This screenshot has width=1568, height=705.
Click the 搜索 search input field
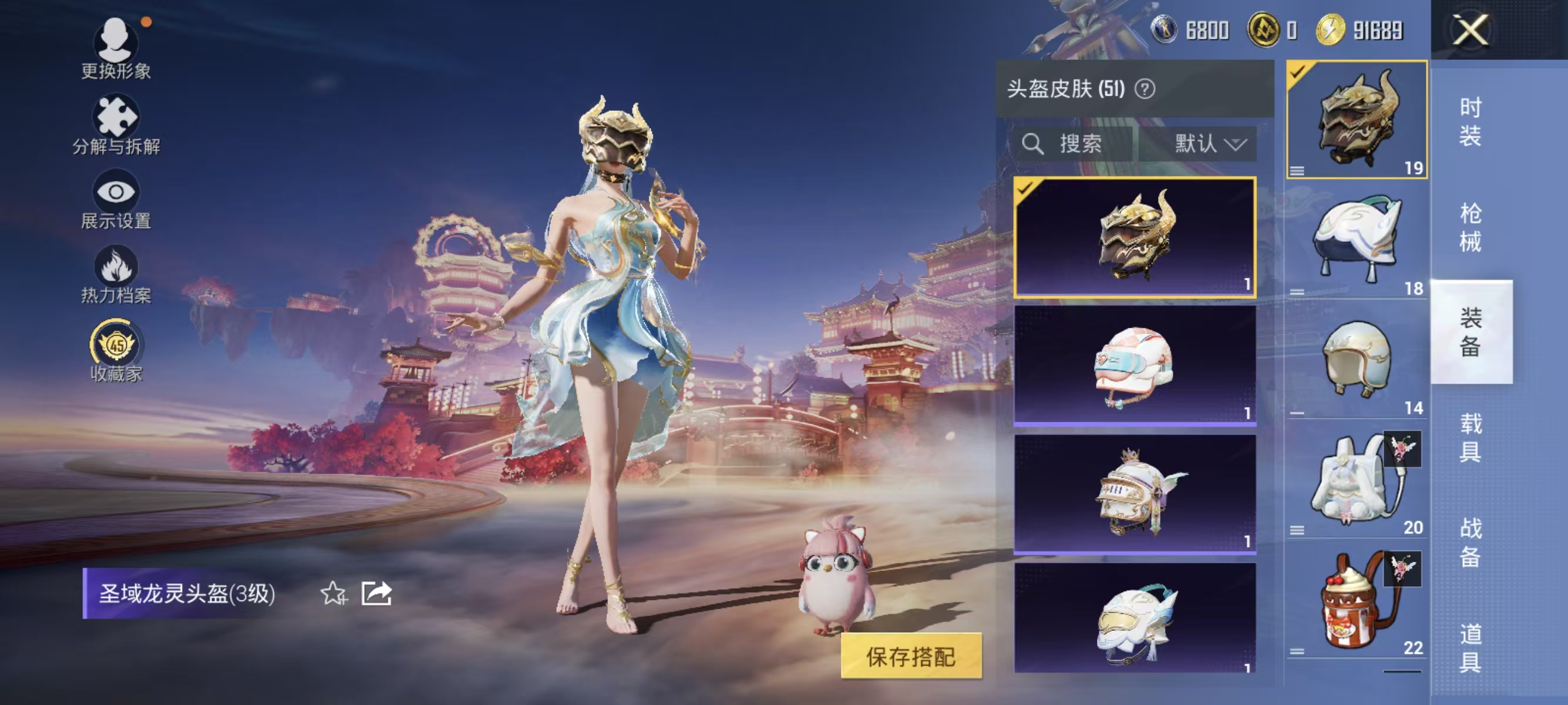1089,144
